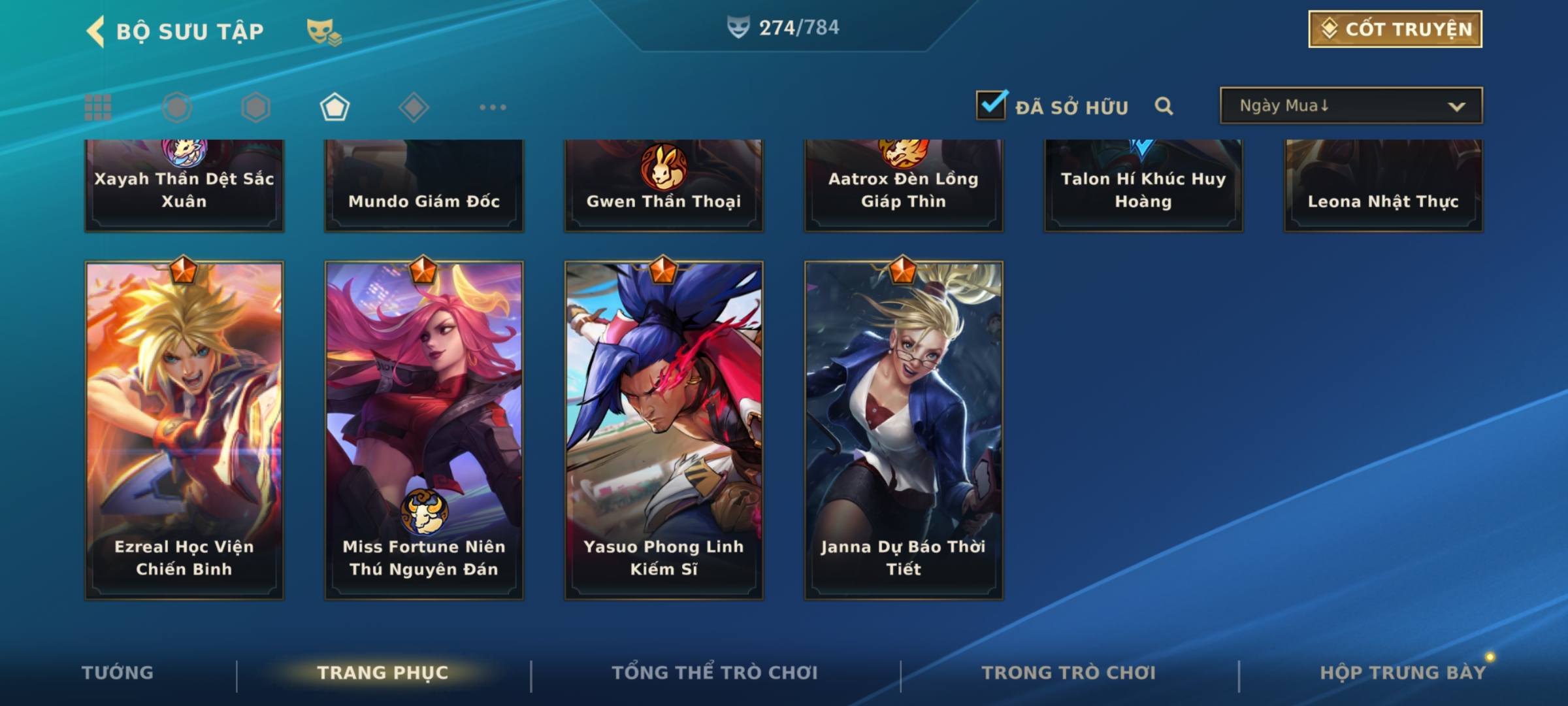1568x706 pixels.
Task: Select Gwen Thần Thoại skin card
Action: pos(664,186)
